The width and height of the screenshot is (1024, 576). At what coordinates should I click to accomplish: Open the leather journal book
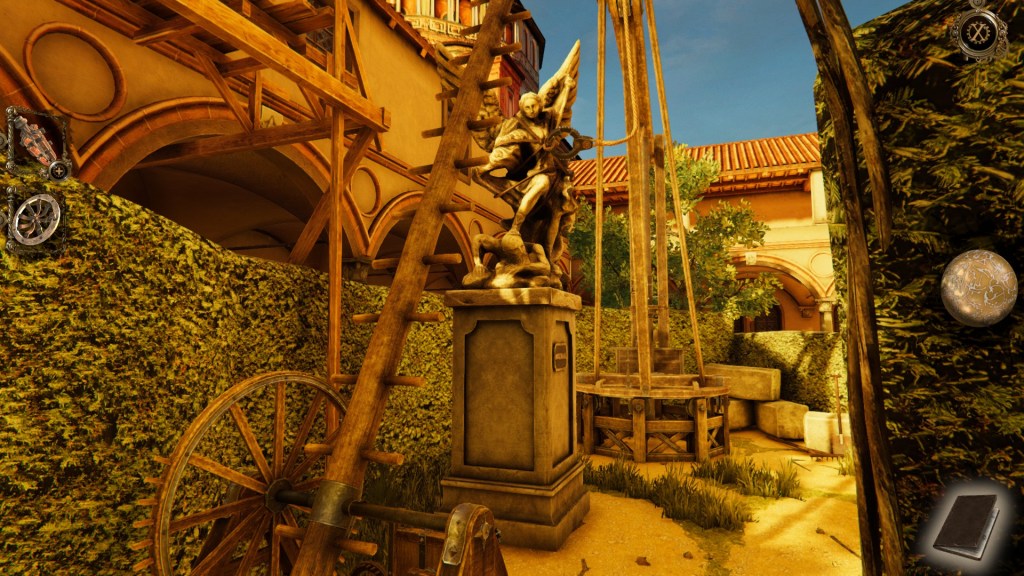tap(966, 526)
